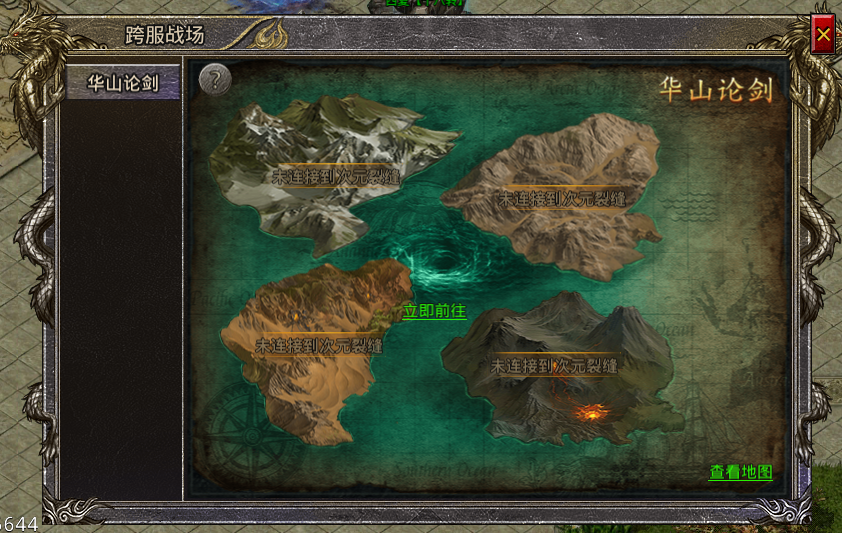Click the 立即前往 link
Image resolution: width=842 pixels, height=533 pixels.
pos(434,311)
